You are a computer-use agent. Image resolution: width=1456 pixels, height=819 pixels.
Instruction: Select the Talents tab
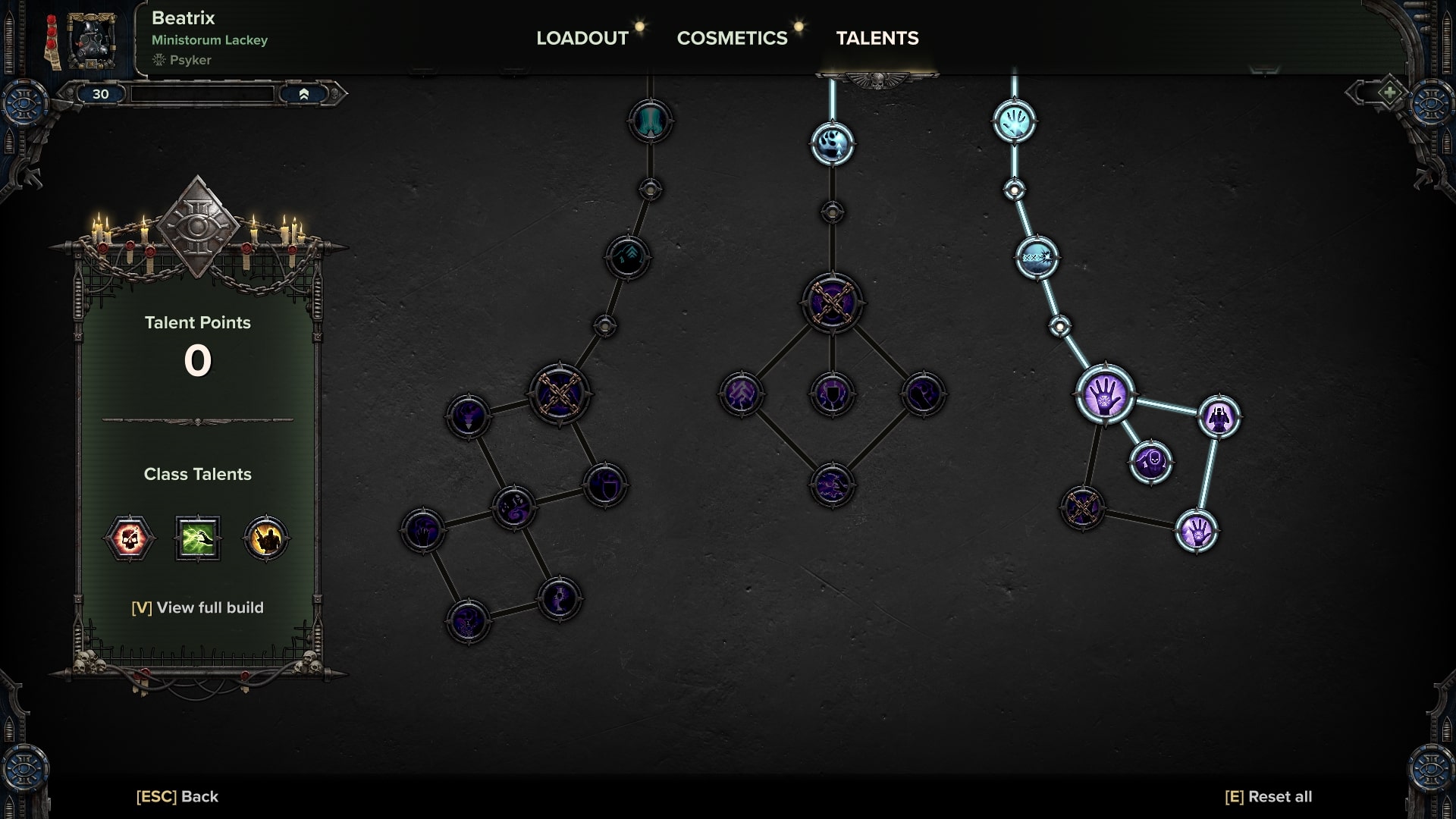(877, 38)
